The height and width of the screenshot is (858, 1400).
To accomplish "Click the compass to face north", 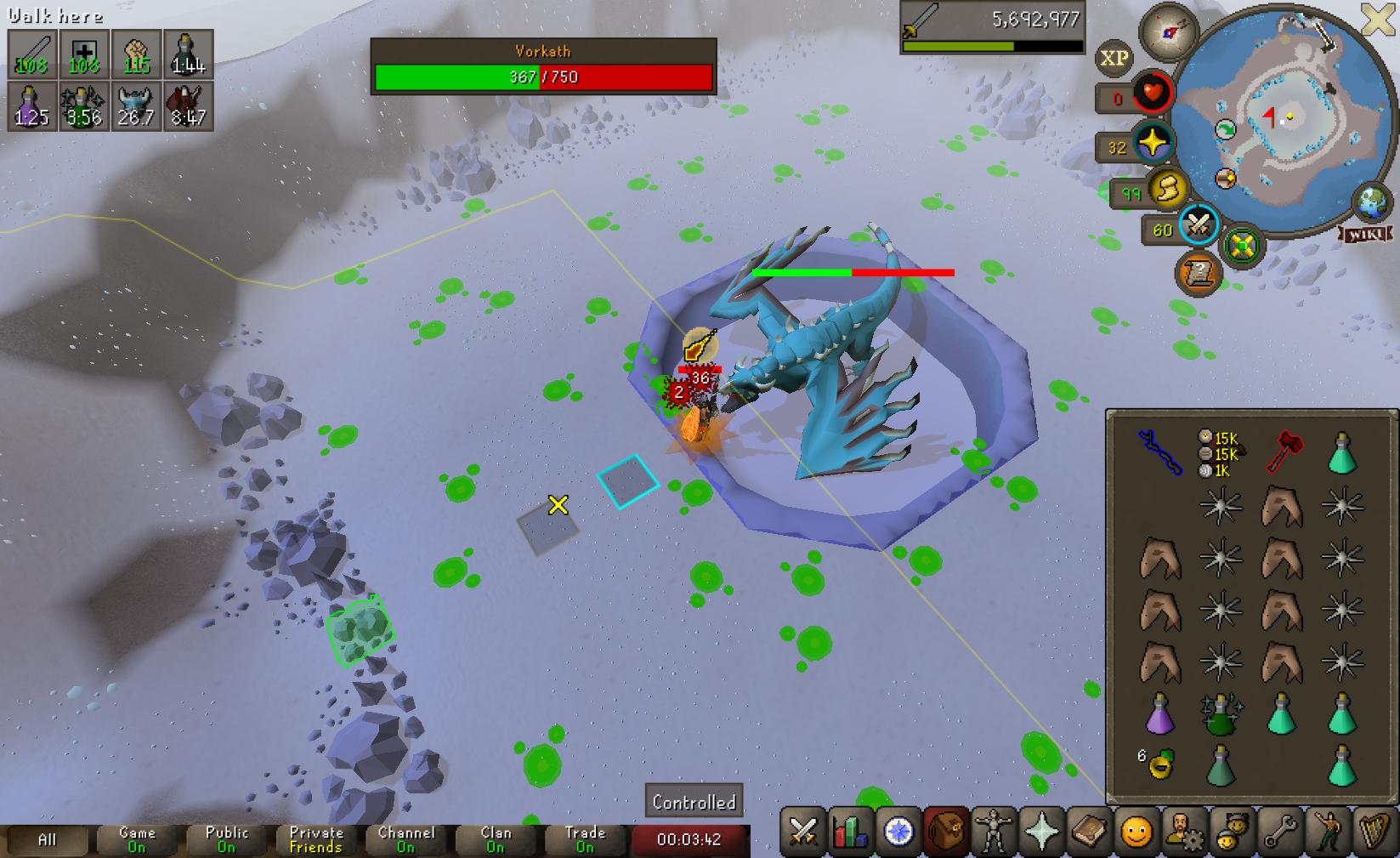I will pos(1169,32).
